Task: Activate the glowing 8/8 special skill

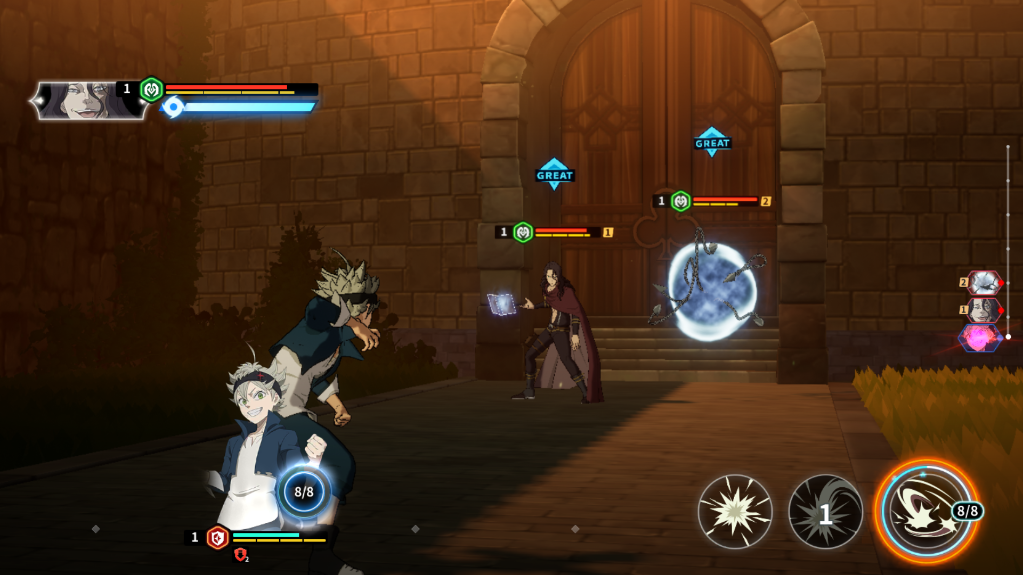Action: coord(925,510)
